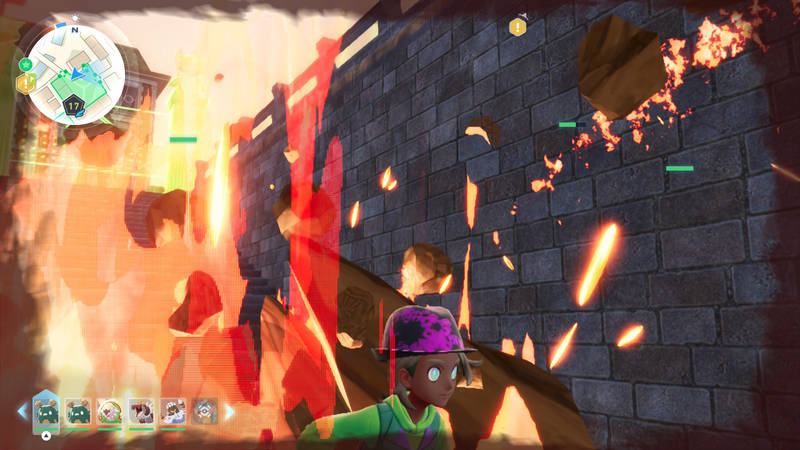Click the green star marker beside the minimap

click(x=24, y=65)
